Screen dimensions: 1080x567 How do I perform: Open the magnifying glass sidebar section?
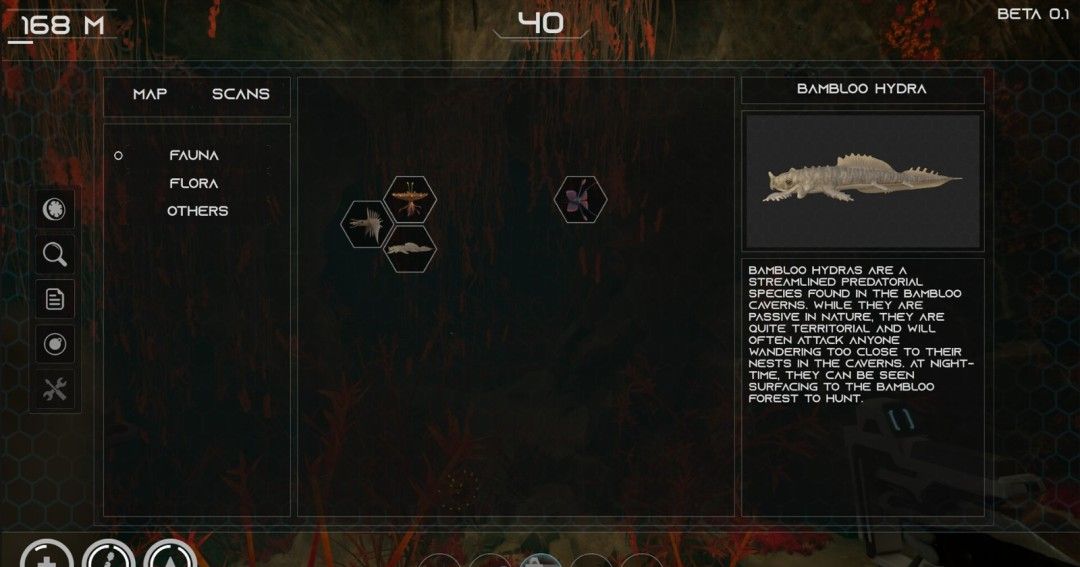[x=55, y=254]
